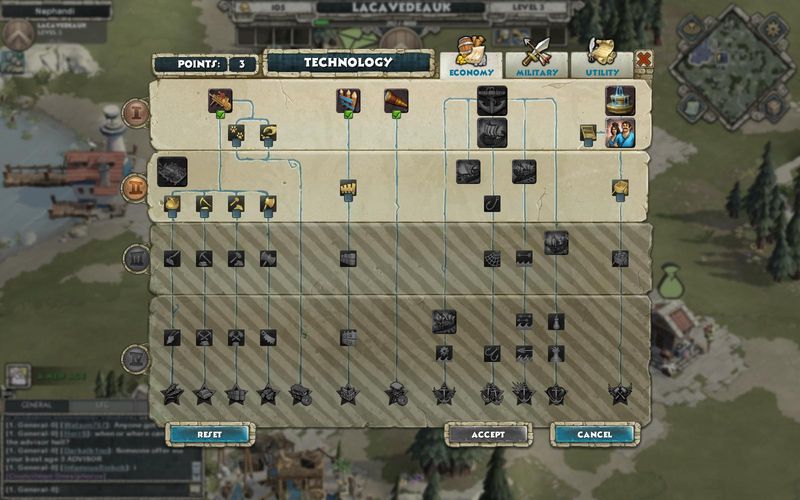Select the Economy tab
The width and height of the screenshot is (800, 500).
471,65
